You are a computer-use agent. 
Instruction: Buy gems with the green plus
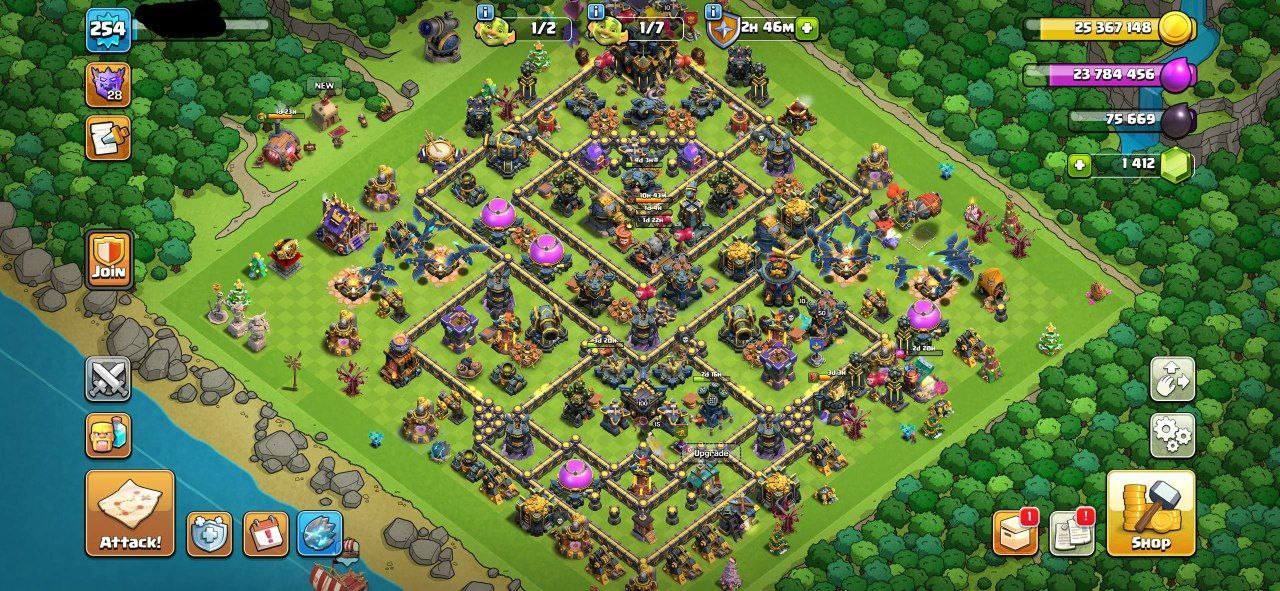[1079, 165]
